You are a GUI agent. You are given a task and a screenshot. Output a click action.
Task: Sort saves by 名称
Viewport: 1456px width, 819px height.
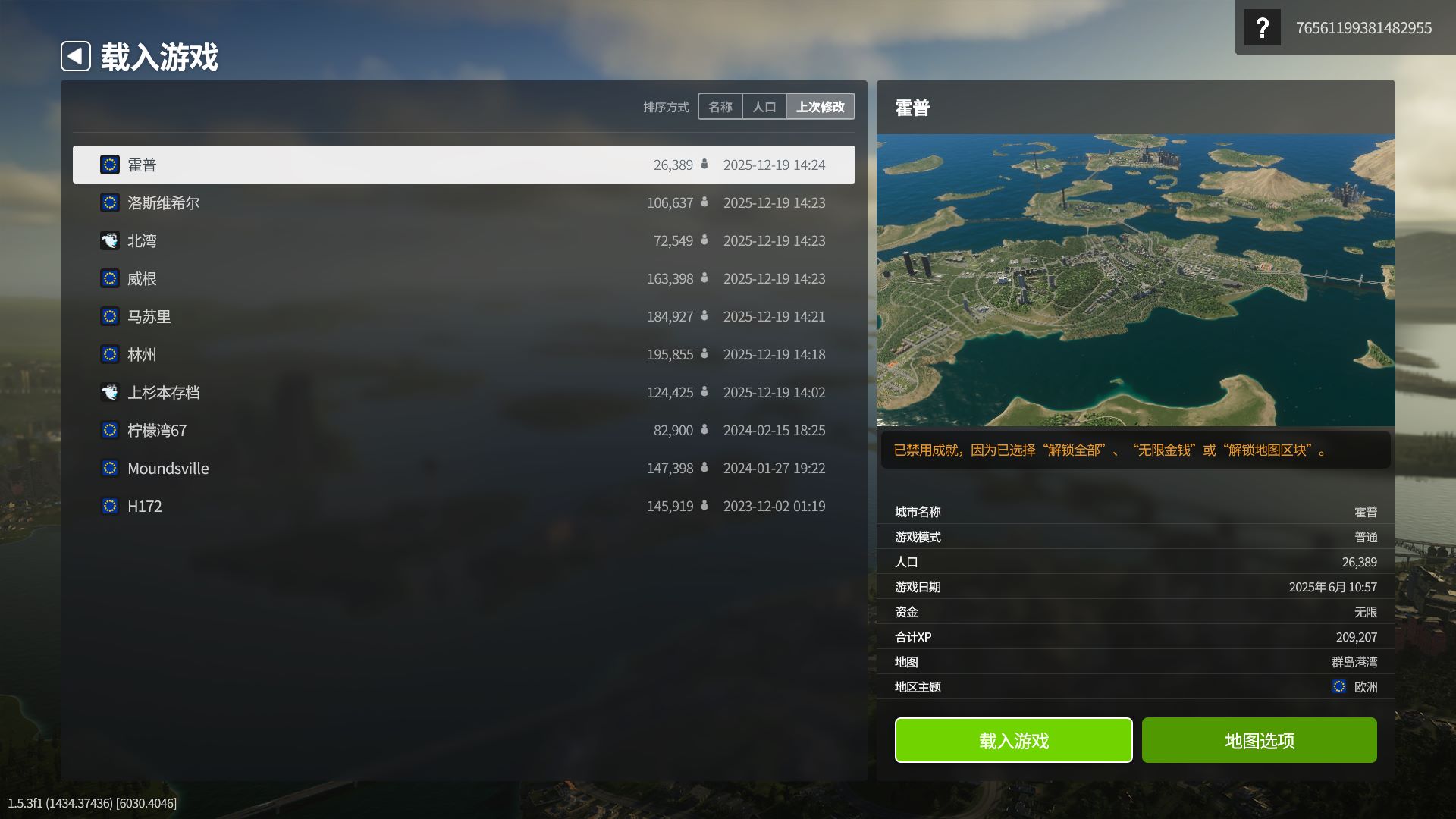720,107
